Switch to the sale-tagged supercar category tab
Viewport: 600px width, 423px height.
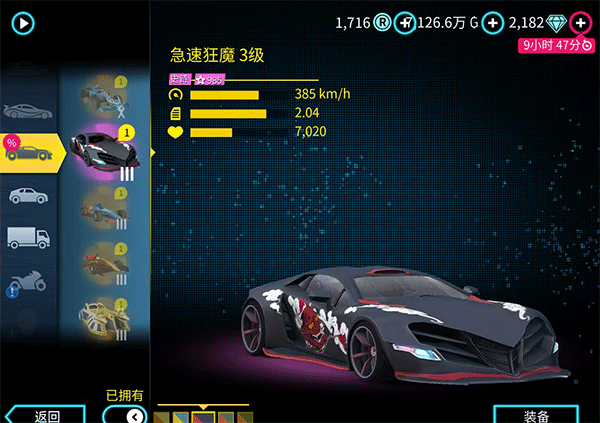click(30, 152)
